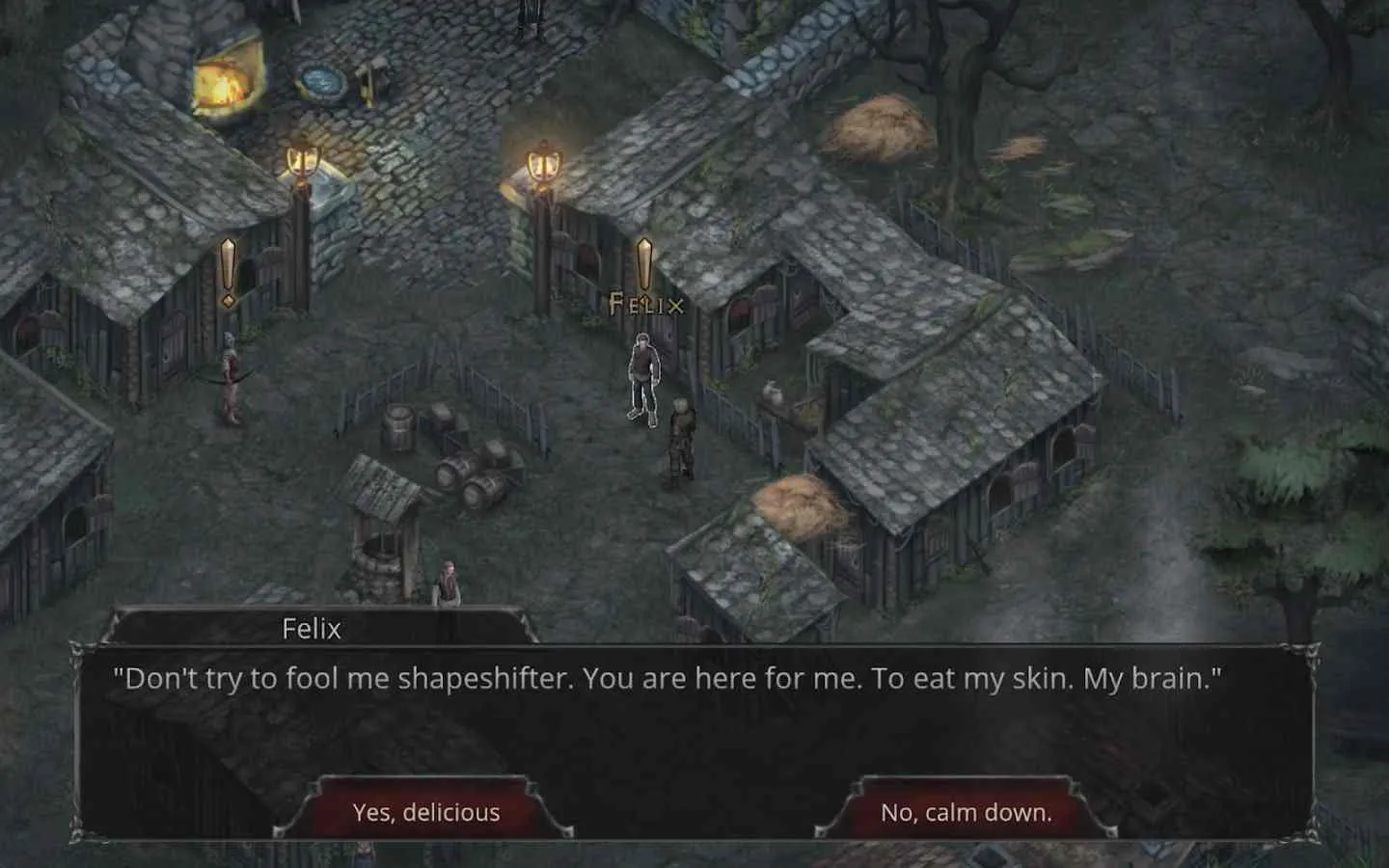Click the Felix name label above the NPC
This screenshot has width=1389, height=868.
click(644, 305)
